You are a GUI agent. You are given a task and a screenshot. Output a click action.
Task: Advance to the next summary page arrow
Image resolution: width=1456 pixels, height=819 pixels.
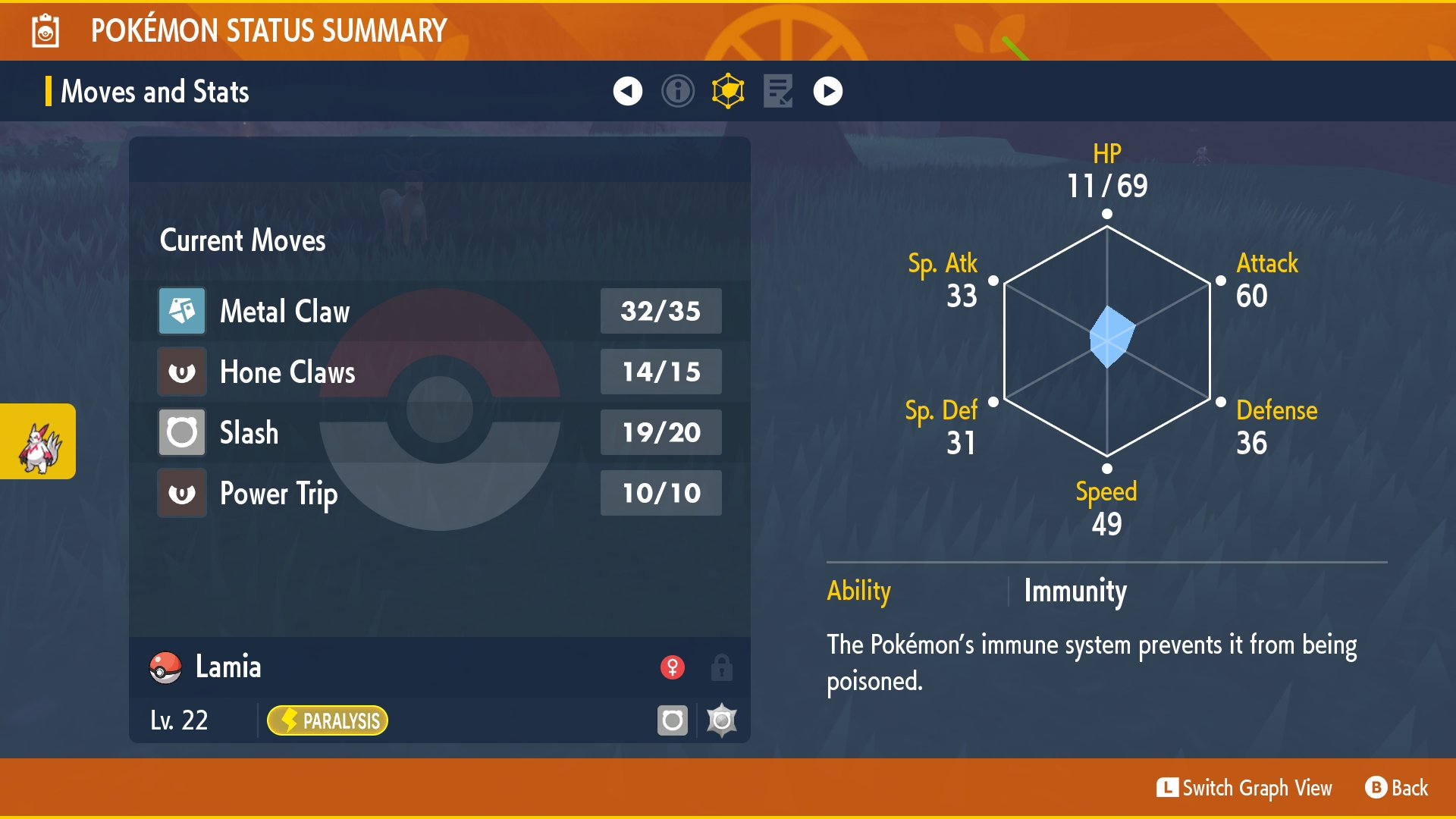(827, 91)
